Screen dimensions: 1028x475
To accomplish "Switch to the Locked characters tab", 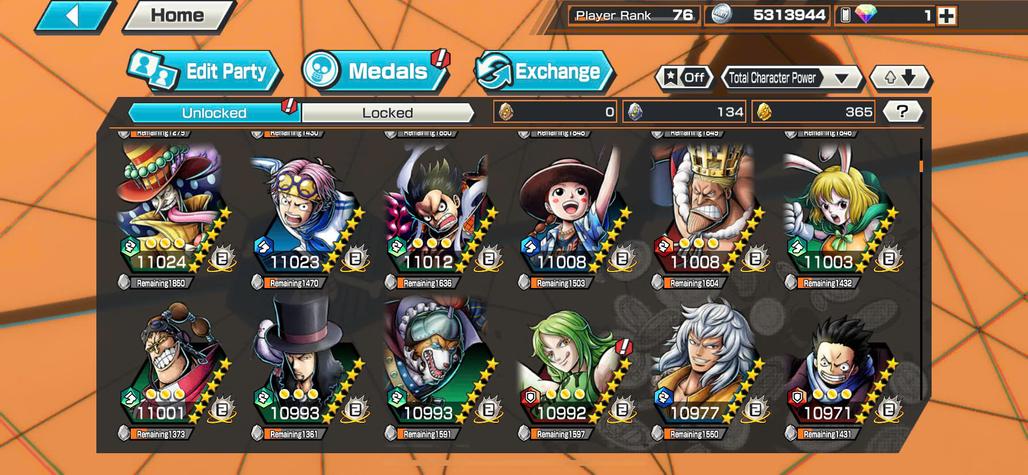I will pos(387,113).
